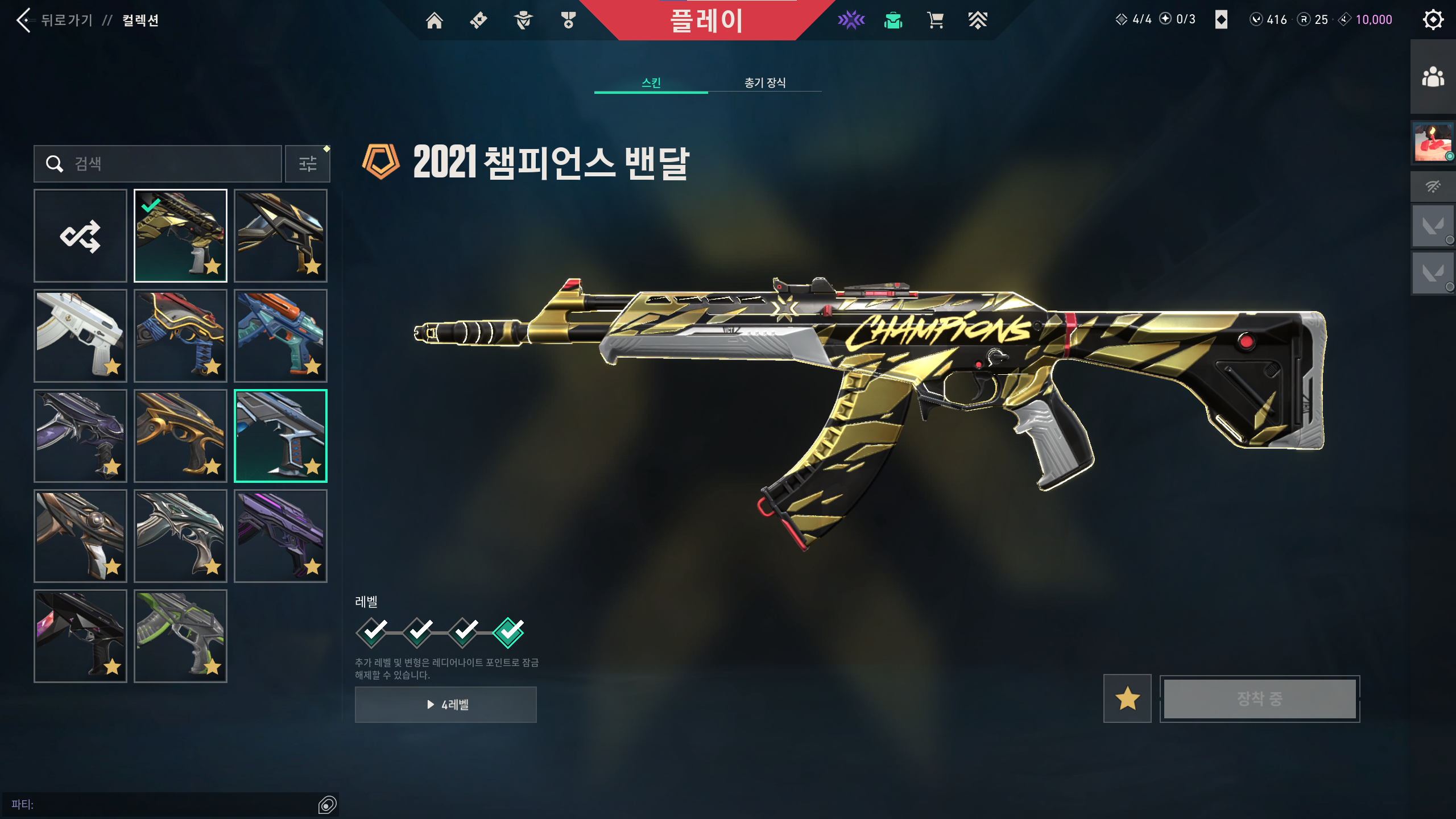The height and width of the screenshot is (819, 1456).
Task: Switch to the 총기 장식 tab
Action: (764, 83)
